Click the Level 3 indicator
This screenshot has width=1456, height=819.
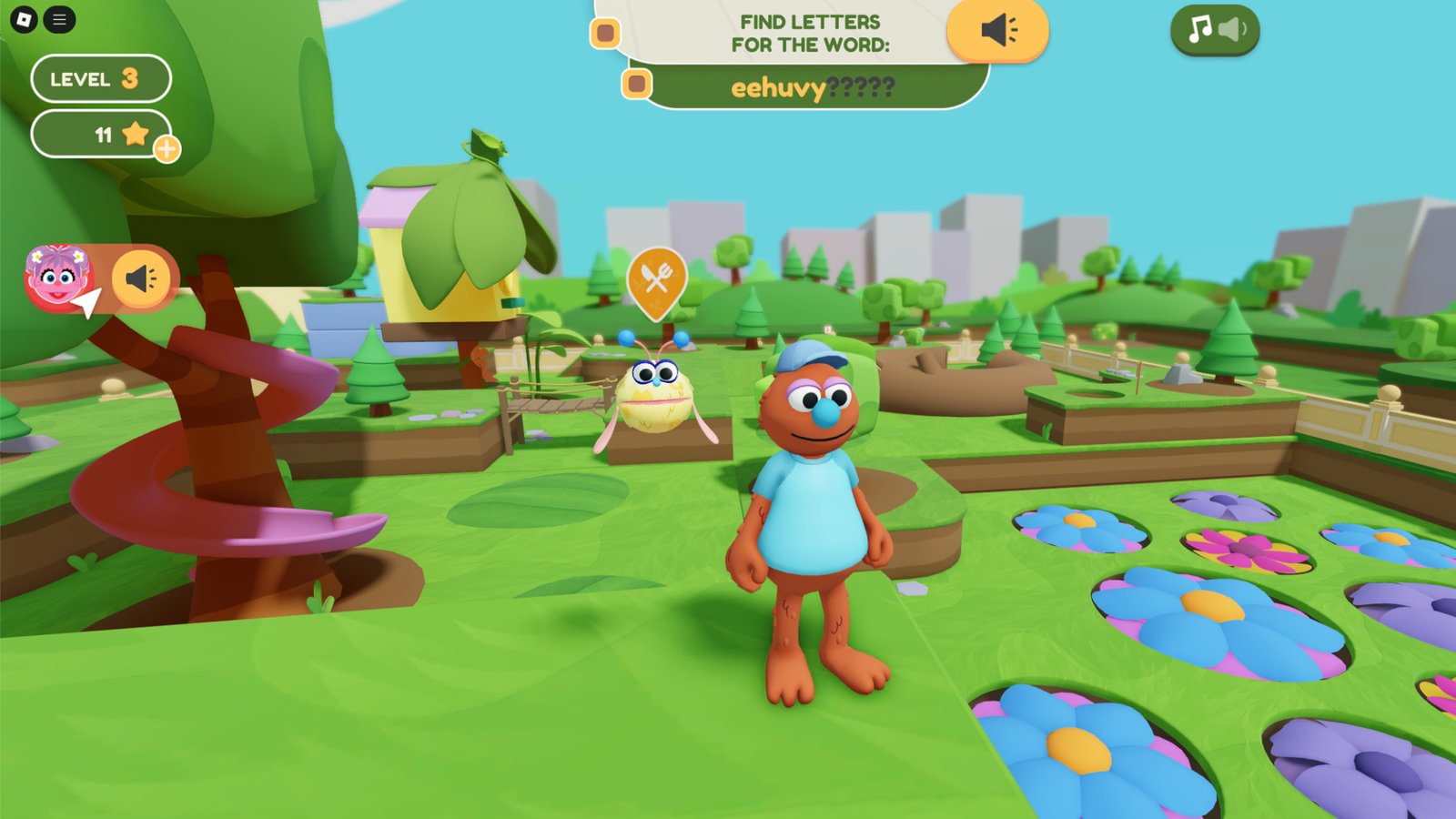100,79
